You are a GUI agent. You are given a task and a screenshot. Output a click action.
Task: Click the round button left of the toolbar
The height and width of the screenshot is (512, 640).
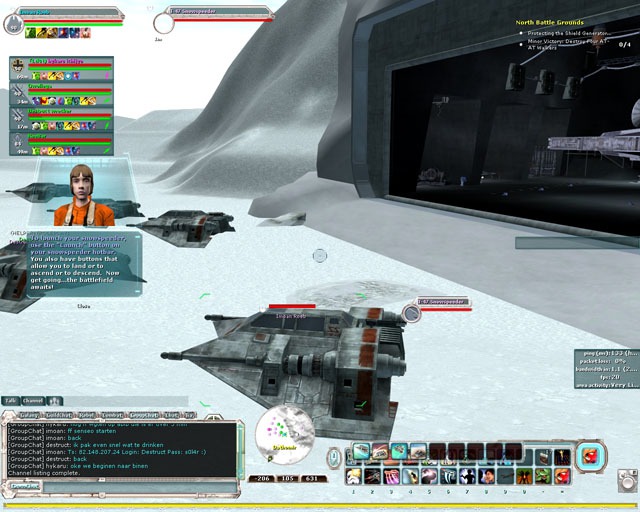[x=334, y=457]
